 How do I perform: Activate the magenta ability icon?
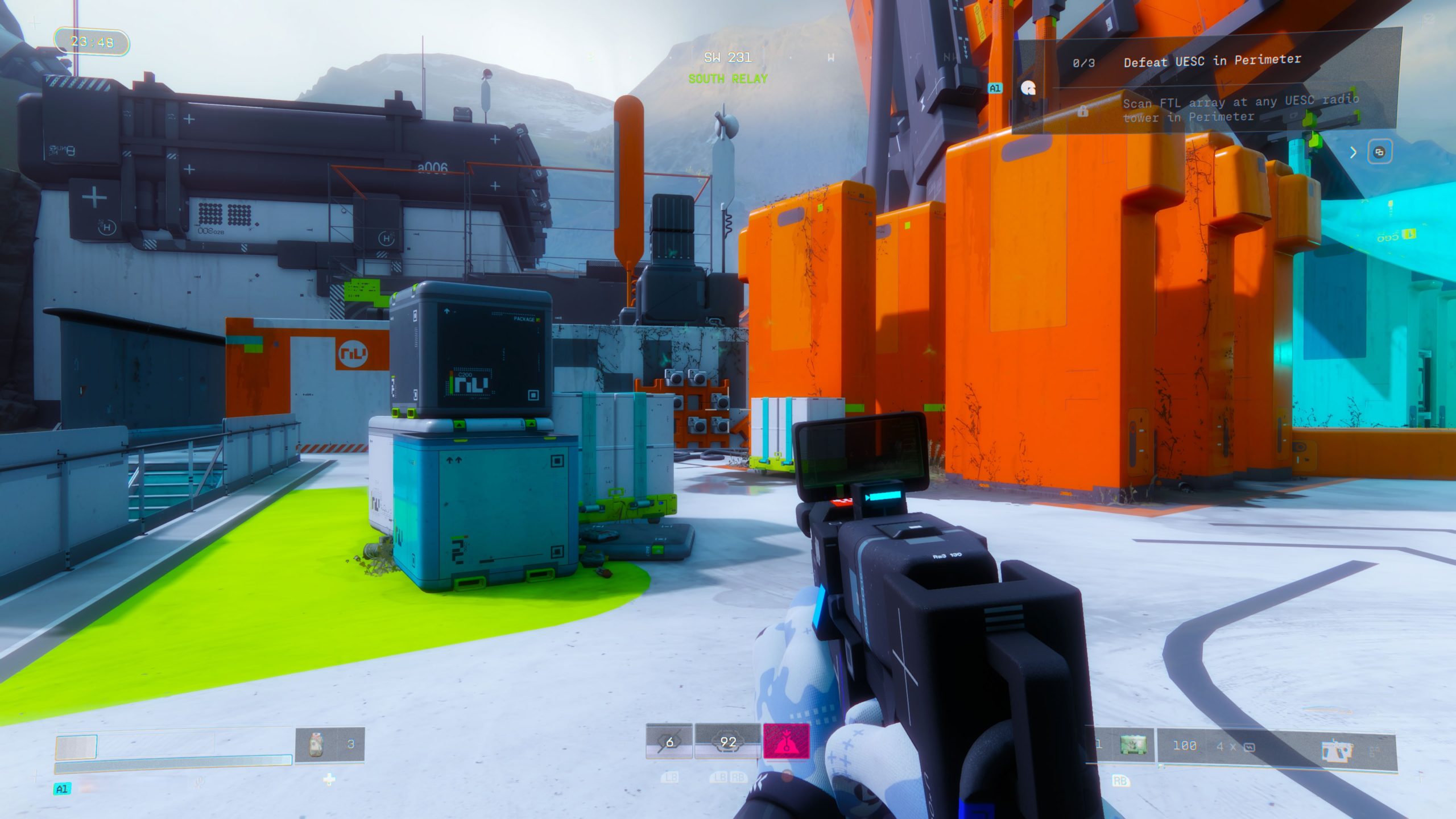(786, 741)
